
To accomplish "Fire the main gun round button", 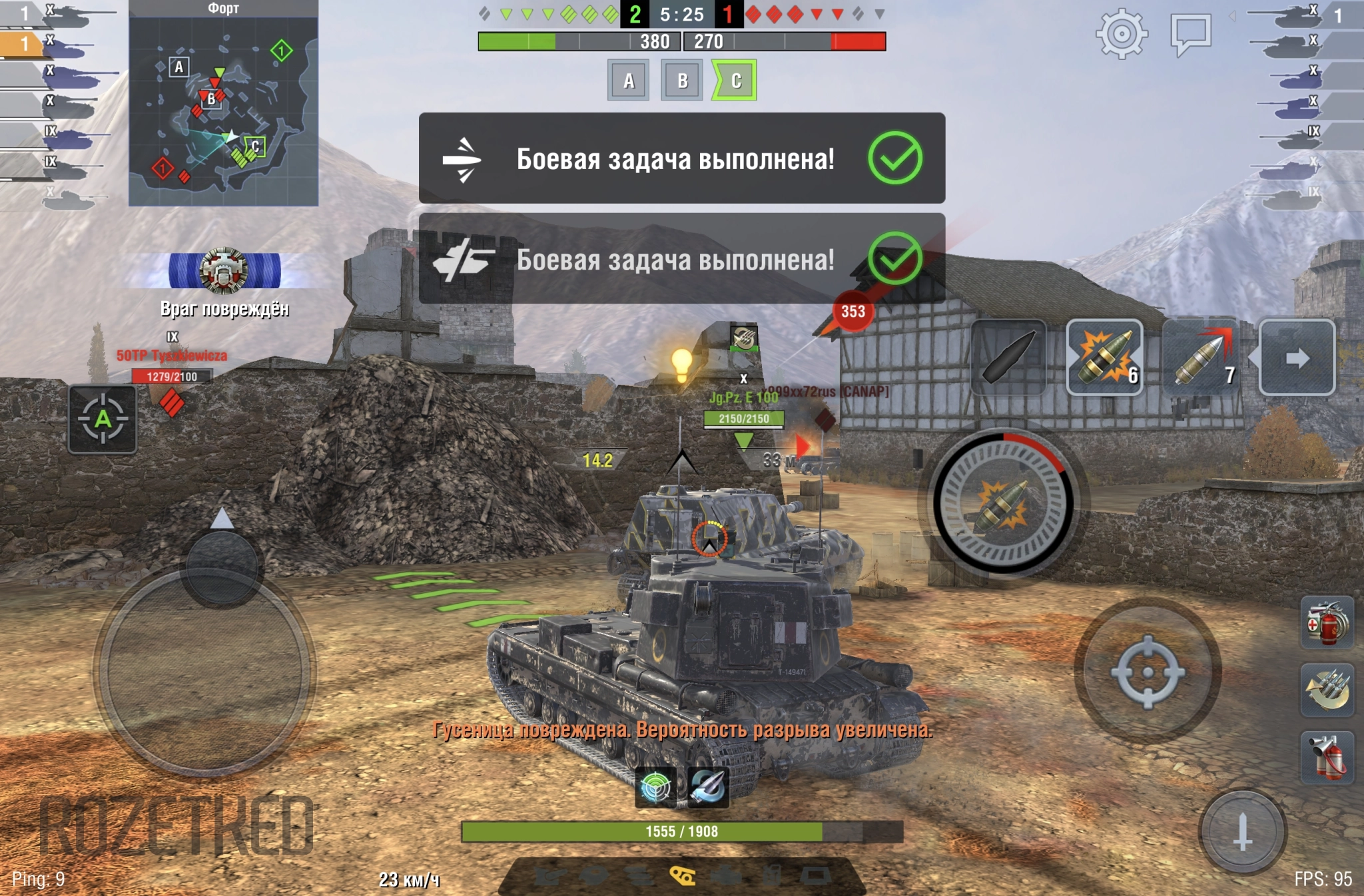I will [x=1003, y=503].
